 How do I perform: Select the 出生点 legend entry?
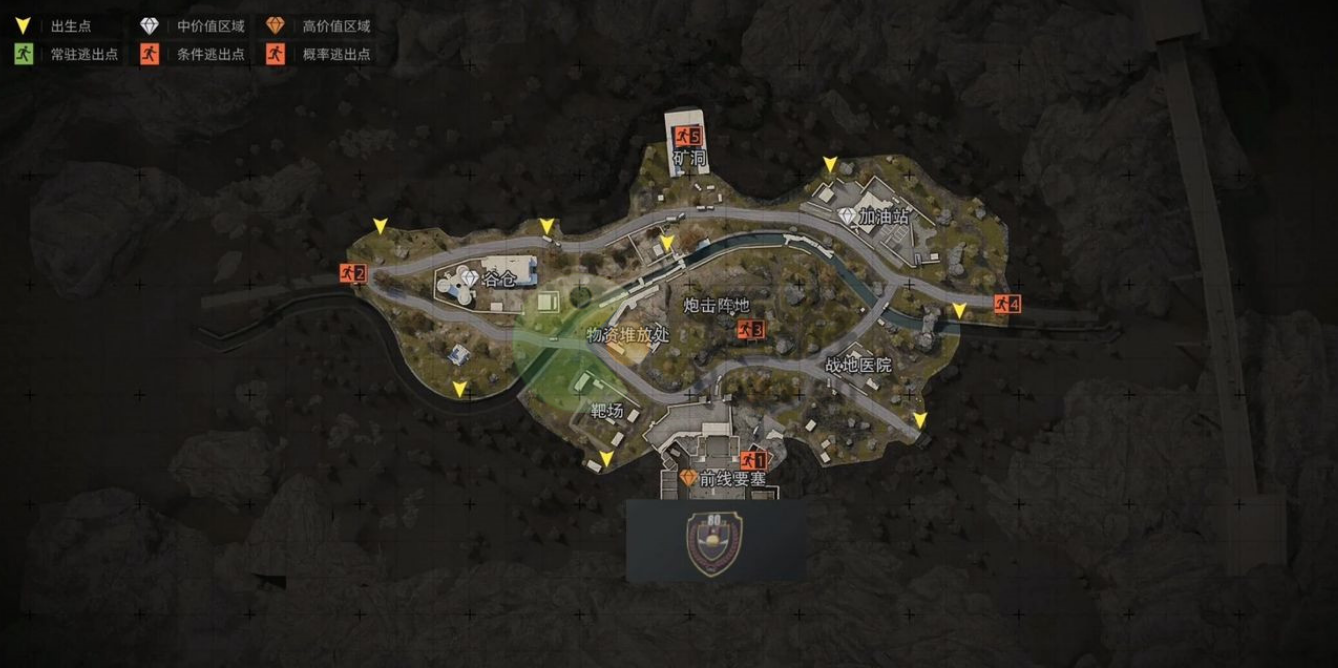click(x=56, y=26)
